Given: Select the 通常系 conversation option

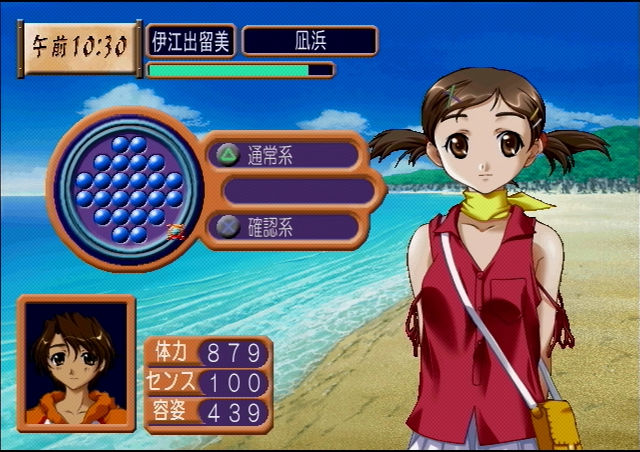Looking at the screenshot, I should [x=285, y=155].
